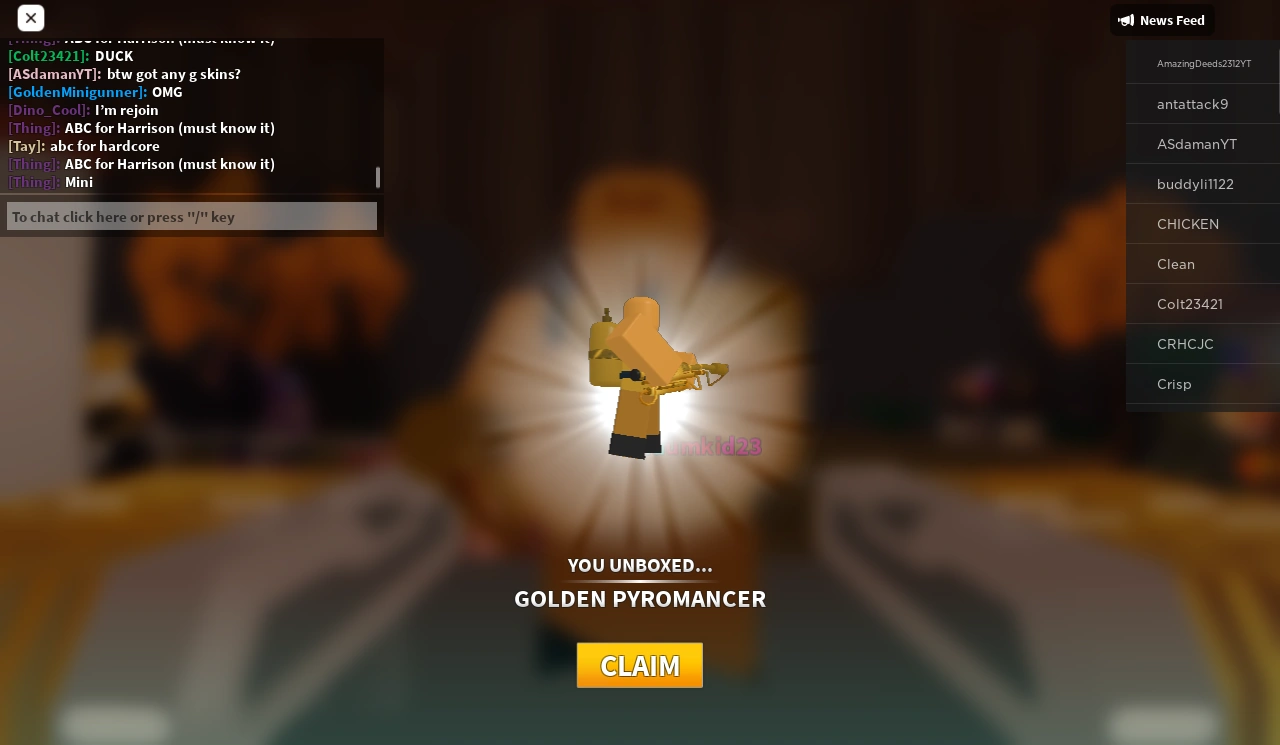Viewport: 1280px width, 745px height.
Task: Click the megaphone icon beside News Feed
Action: click(x=1126, y=20)
